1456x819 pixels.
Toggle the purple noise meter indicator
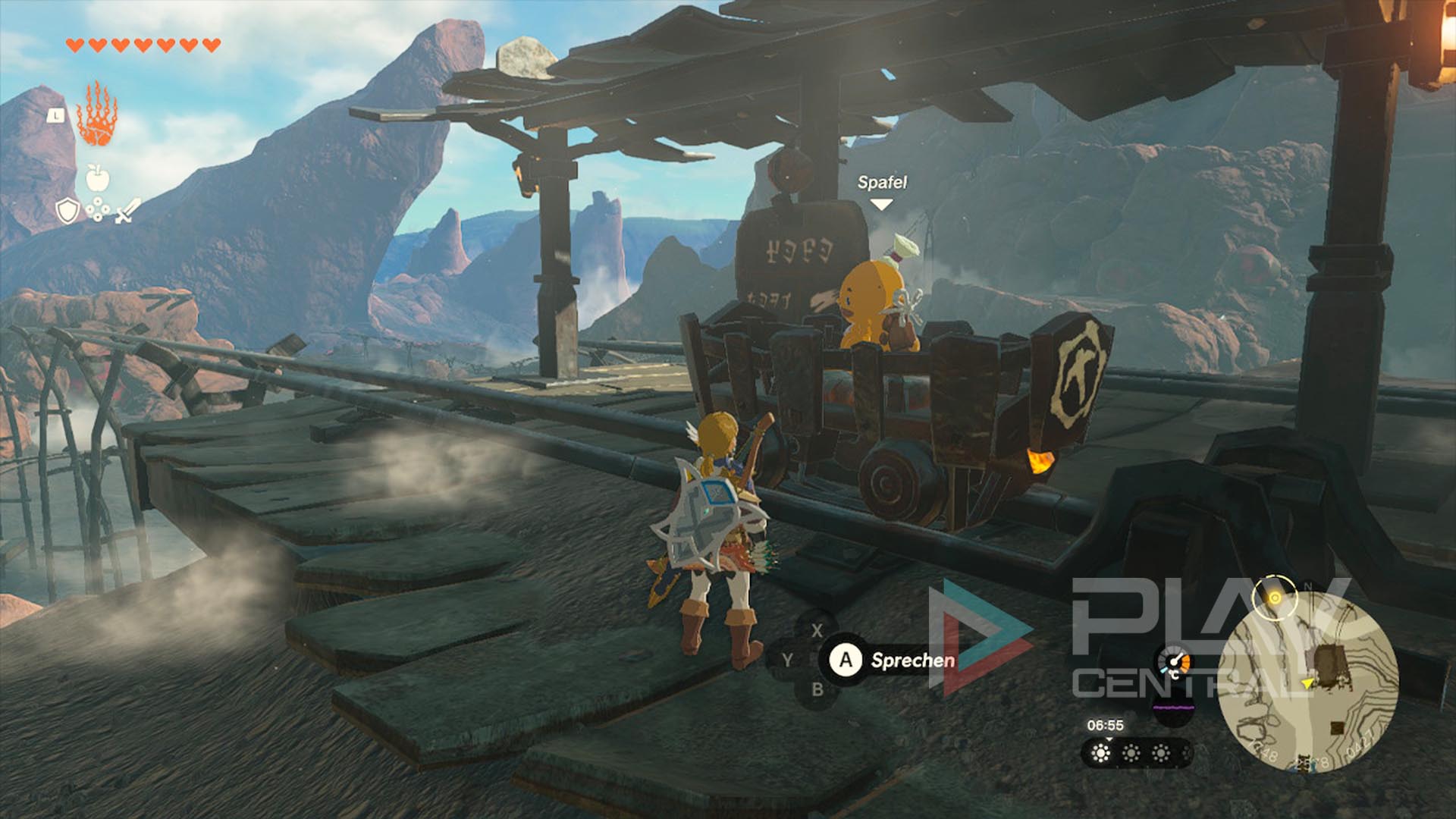[1173, 708]
